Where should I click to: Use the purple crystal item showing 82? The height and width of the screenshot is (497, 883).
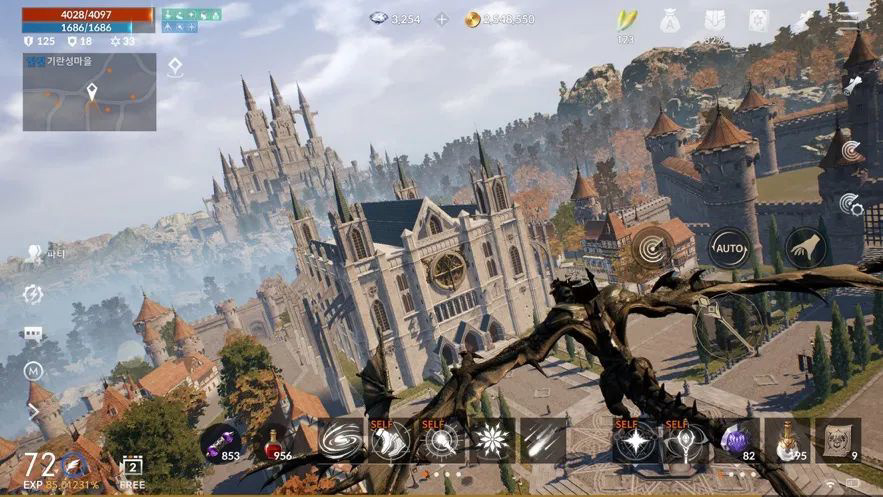coord(735,441)
